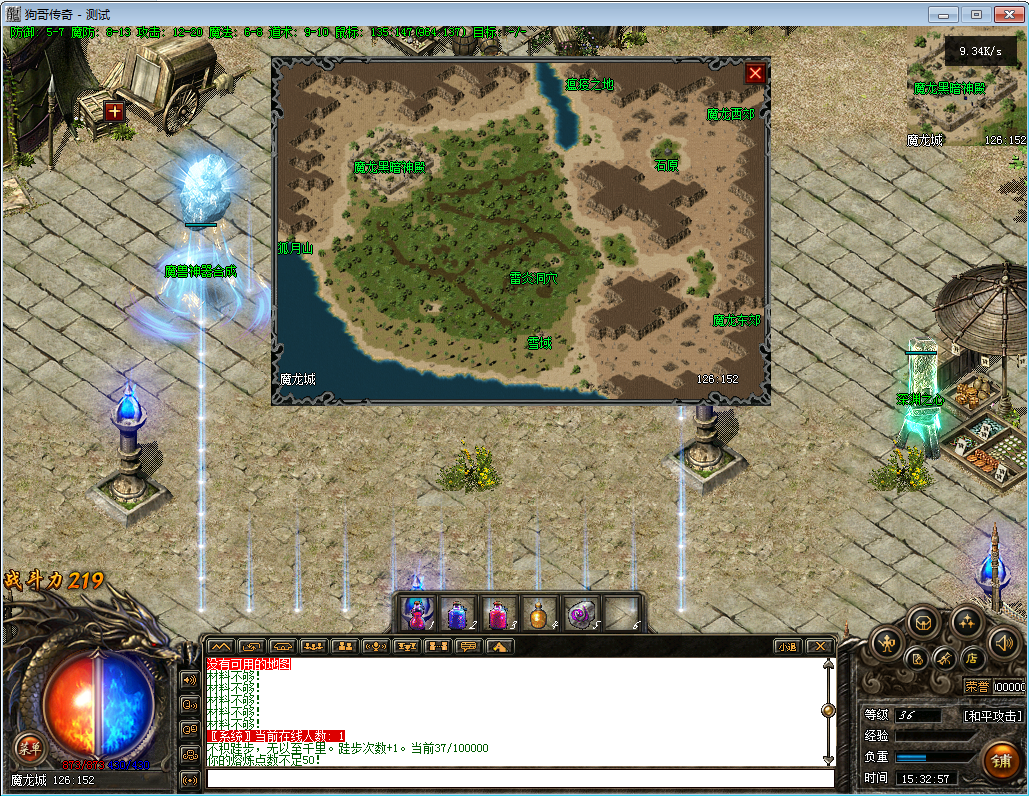1029x796 pixels.
Task: Open the character figure icon panel
Action: click(887, 644)
